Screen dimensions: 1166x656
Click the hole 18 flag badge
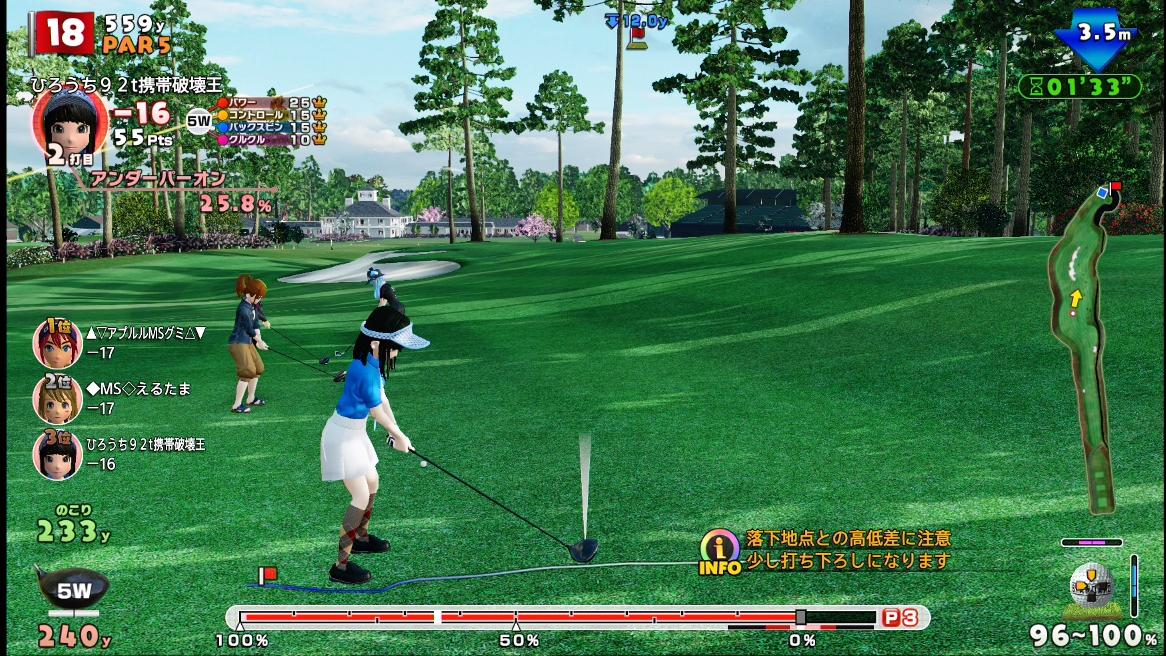click(61, 32)
